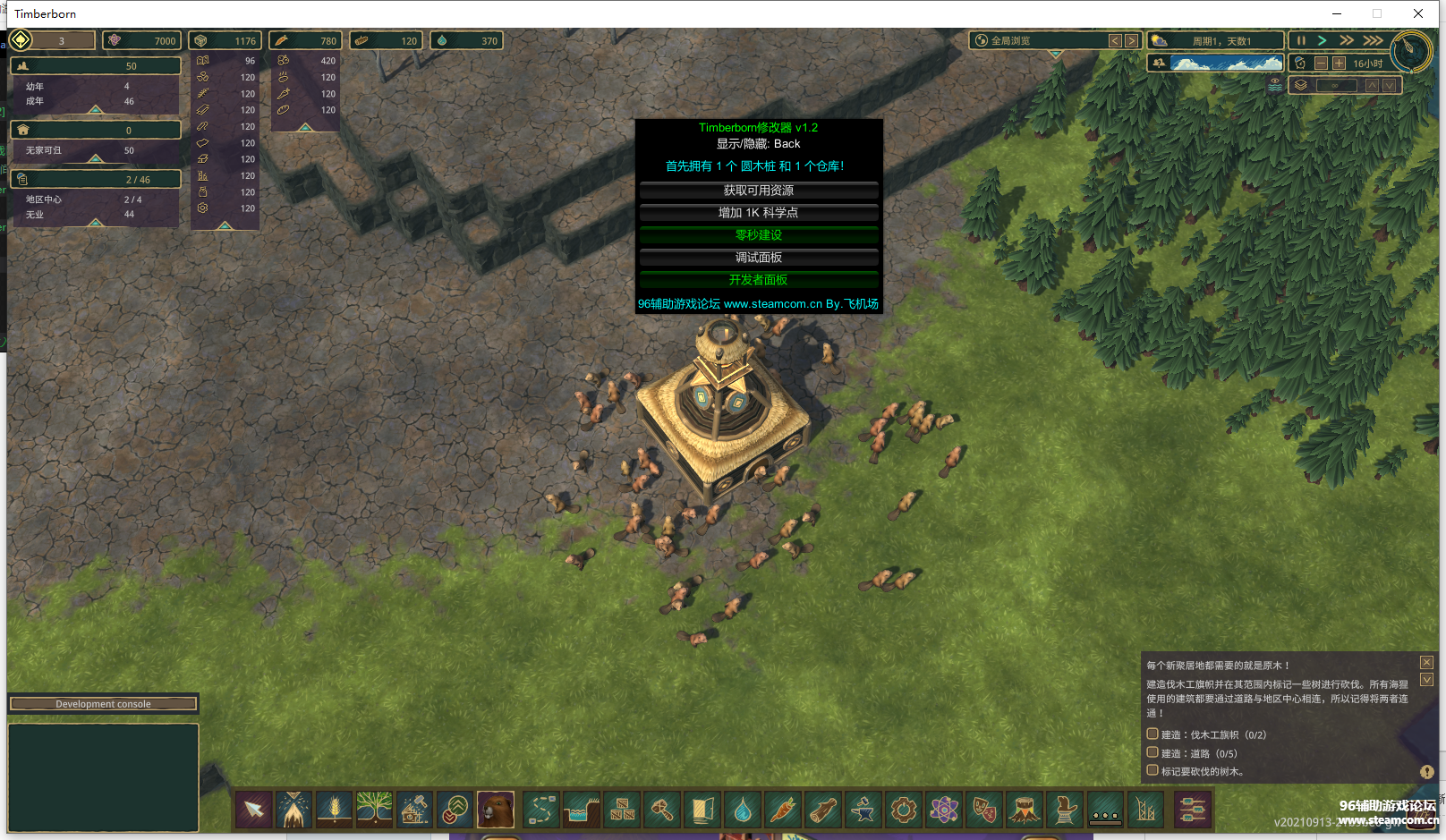The height and width of the screenshot is (840, 1446).
Task: Toggle the 零秒建设 instant build option
Action: click(758, 235)
